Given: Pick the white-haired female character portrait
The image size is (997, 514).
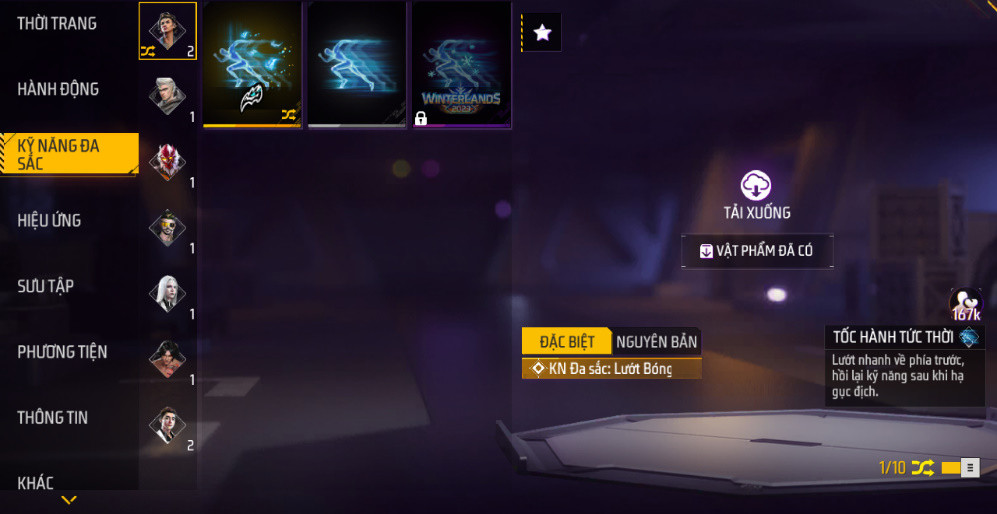Looking at the screenshot, I should point(167,293).
